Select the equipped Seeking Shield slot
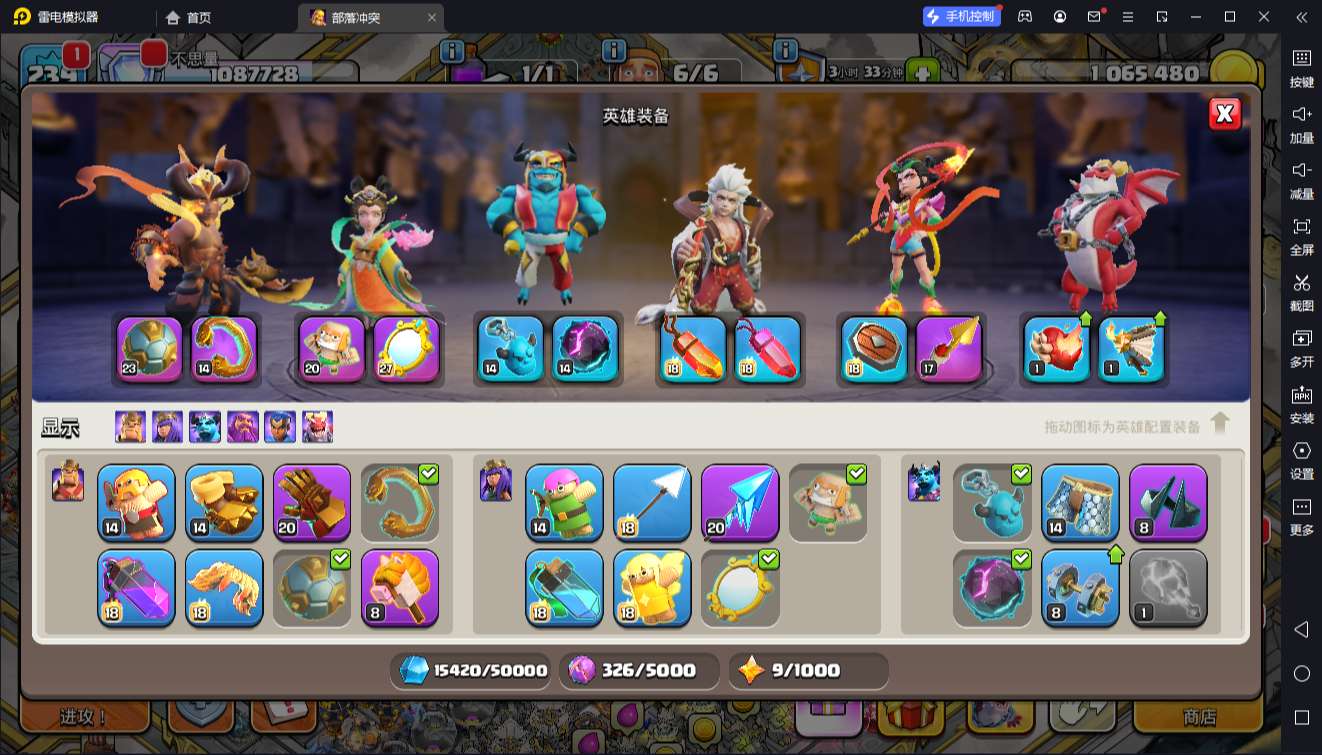Viewport: 1322px width, 755px height. (x=874, y=349)
